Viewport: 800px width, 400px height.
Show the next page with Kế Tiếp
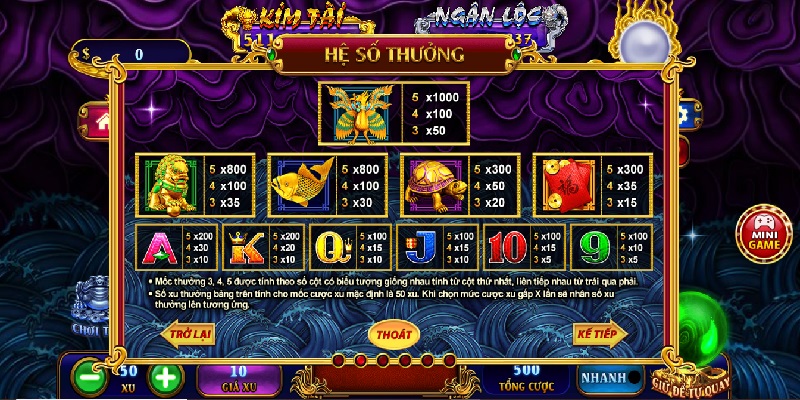[x=600, y=333]
